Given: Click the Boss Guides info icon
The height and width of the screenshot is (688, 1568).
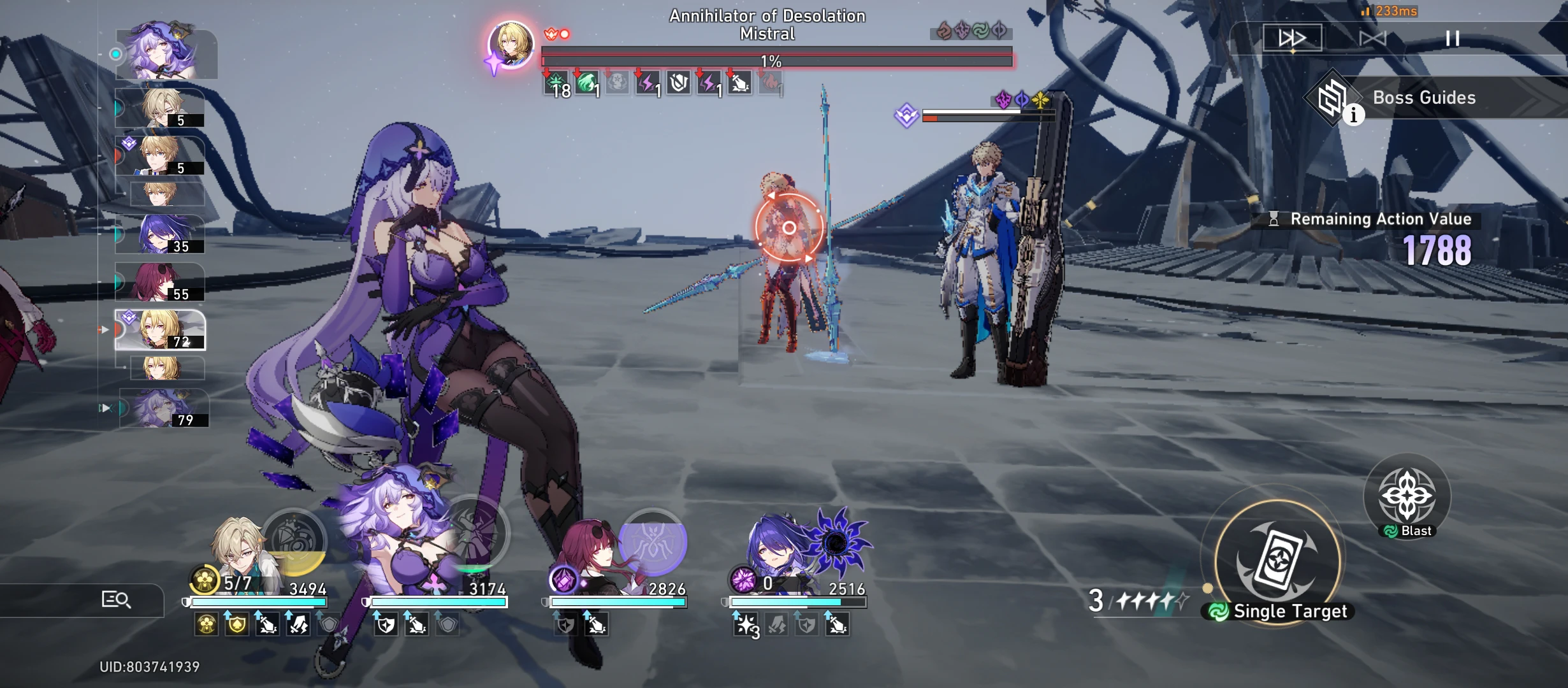Looking at the screenshot, I should (1354, 115).
